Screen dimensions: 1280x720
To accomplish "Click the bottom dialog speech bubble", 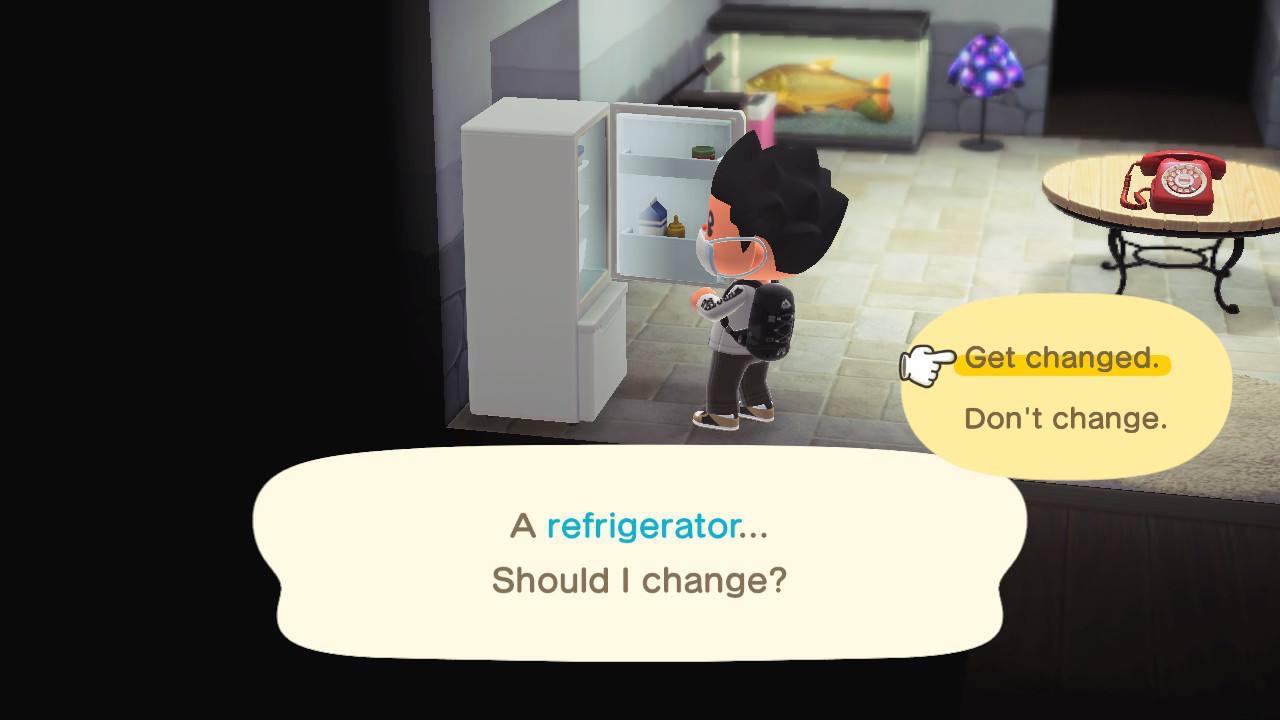I will [x=640, y=555].
